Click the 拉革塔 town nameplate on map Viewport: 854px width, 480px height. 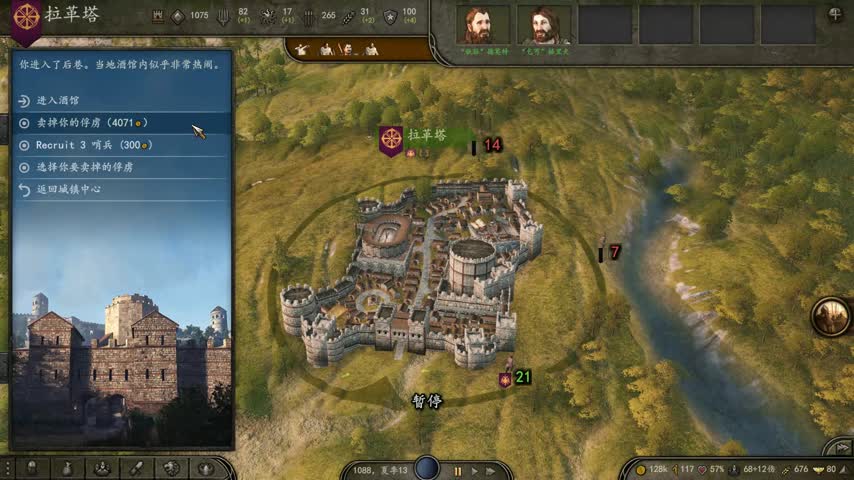426,135
